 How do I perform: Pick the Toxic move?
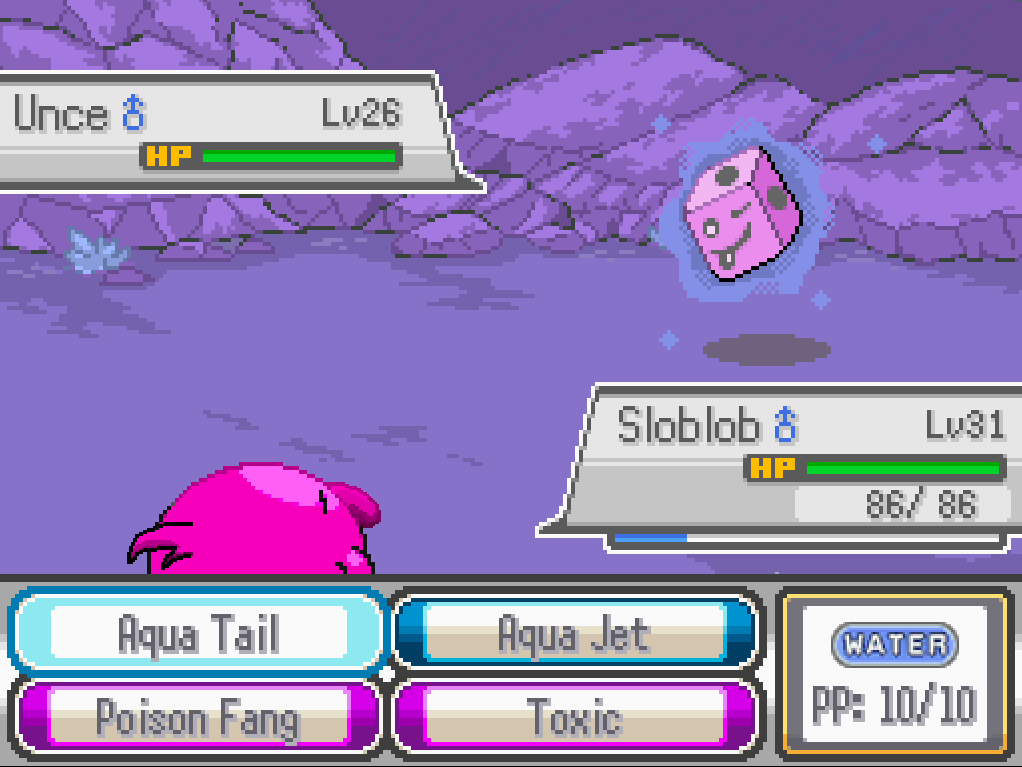pos(573,716)
